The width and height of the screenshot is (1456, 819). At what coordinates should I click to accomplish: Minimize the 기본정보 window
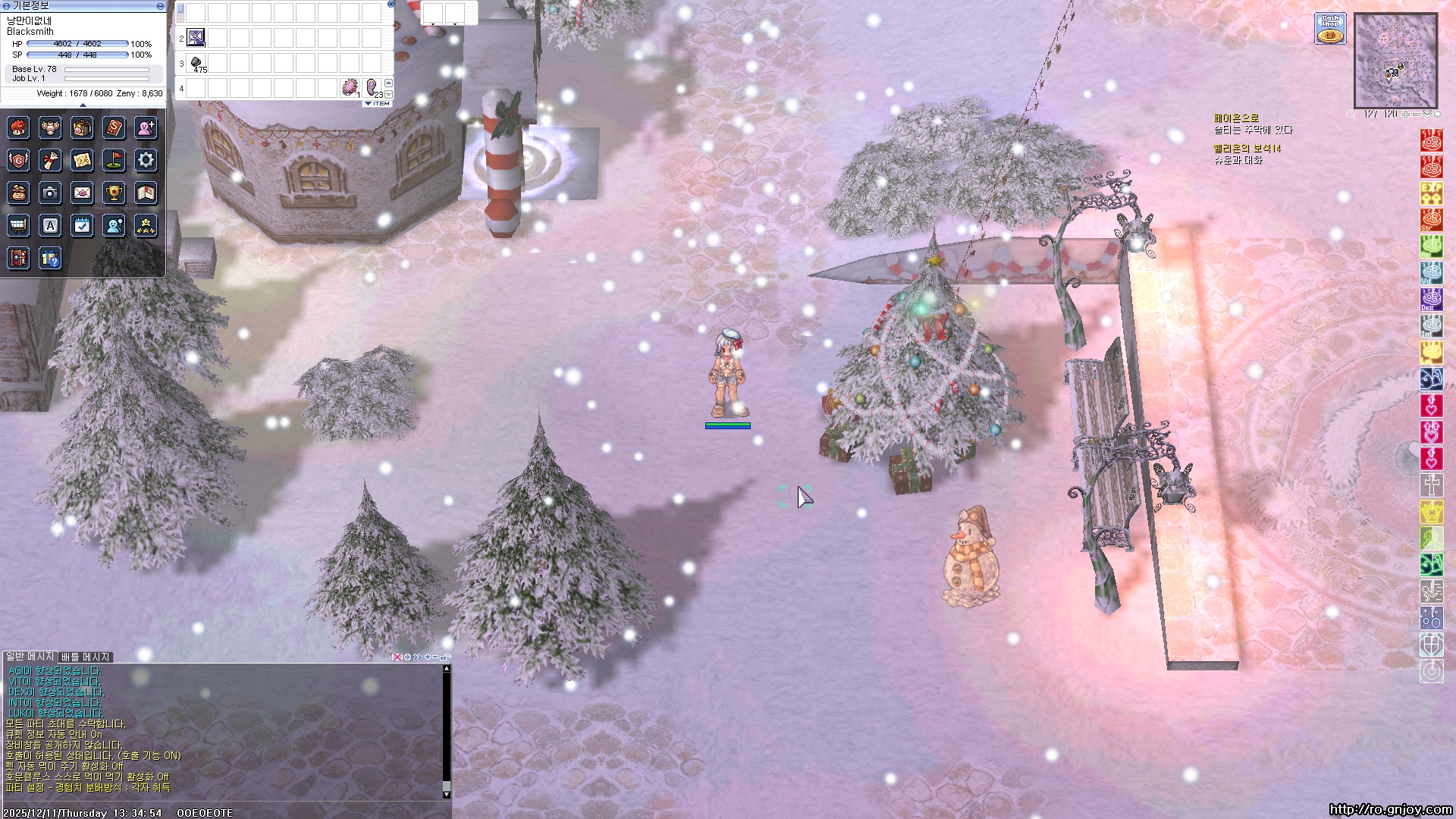(x=160, y=5)
